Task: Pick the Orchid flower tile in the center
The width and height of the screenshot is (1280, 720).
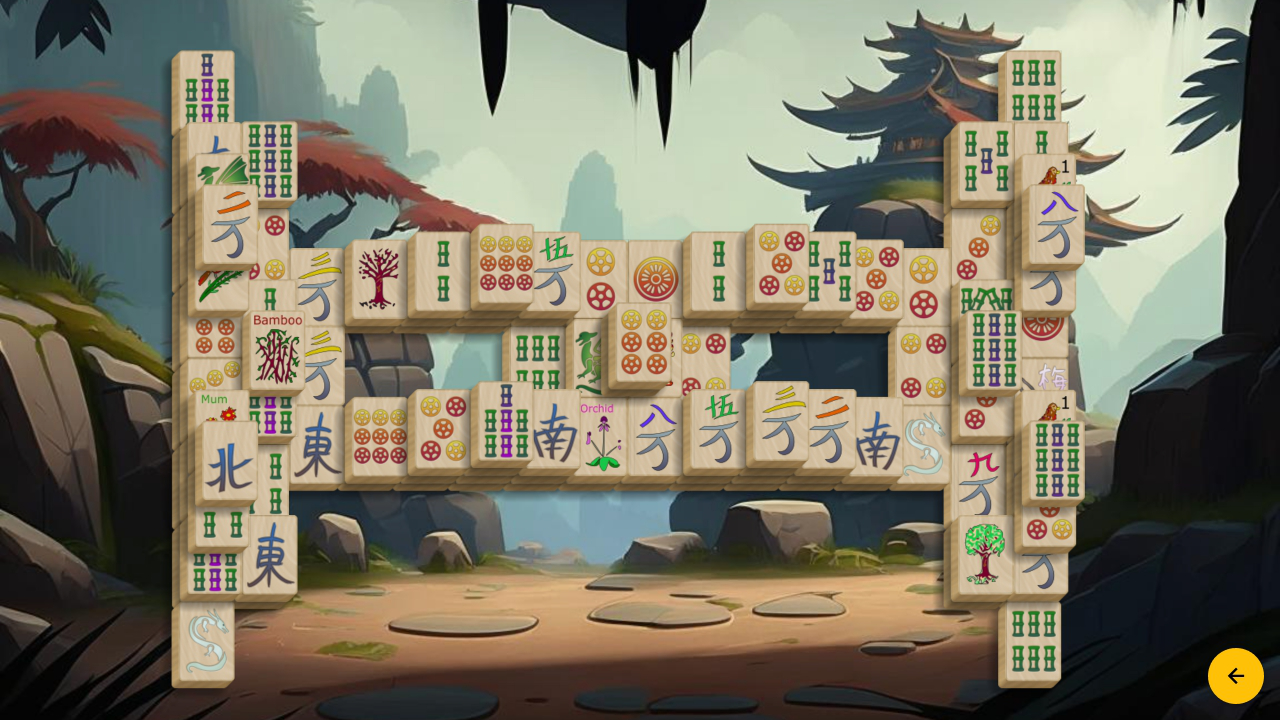Action: tap(600, 437)
